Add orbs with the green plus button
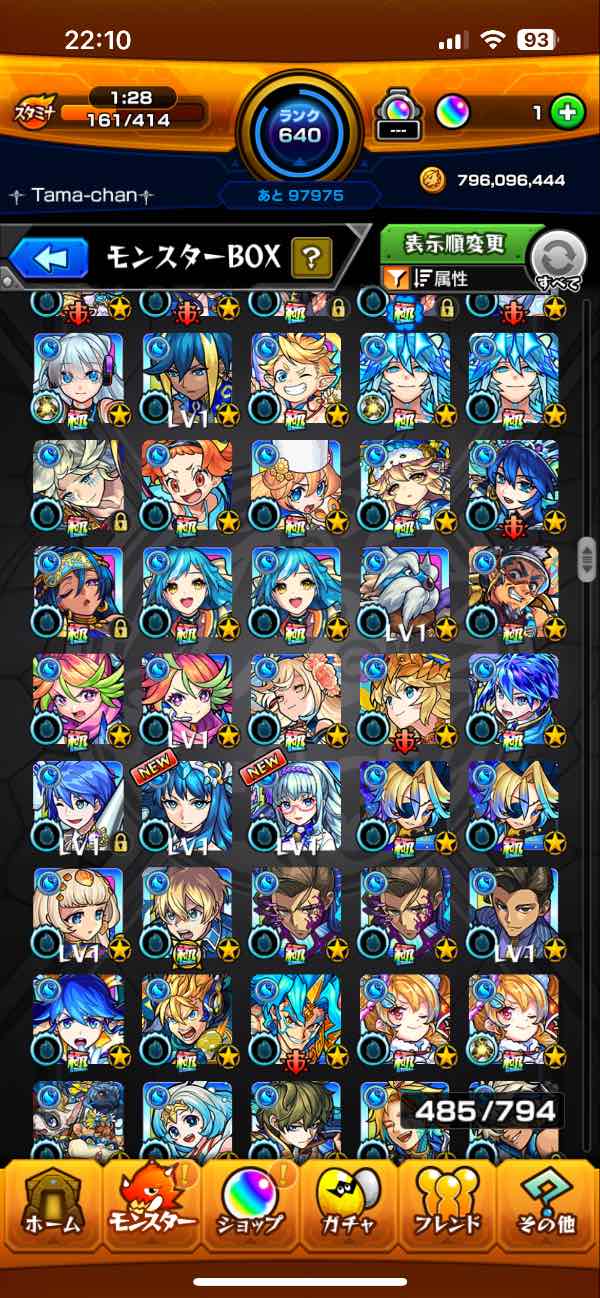The width and height of the screenshot is (600, 1298). tap(567, 113)
